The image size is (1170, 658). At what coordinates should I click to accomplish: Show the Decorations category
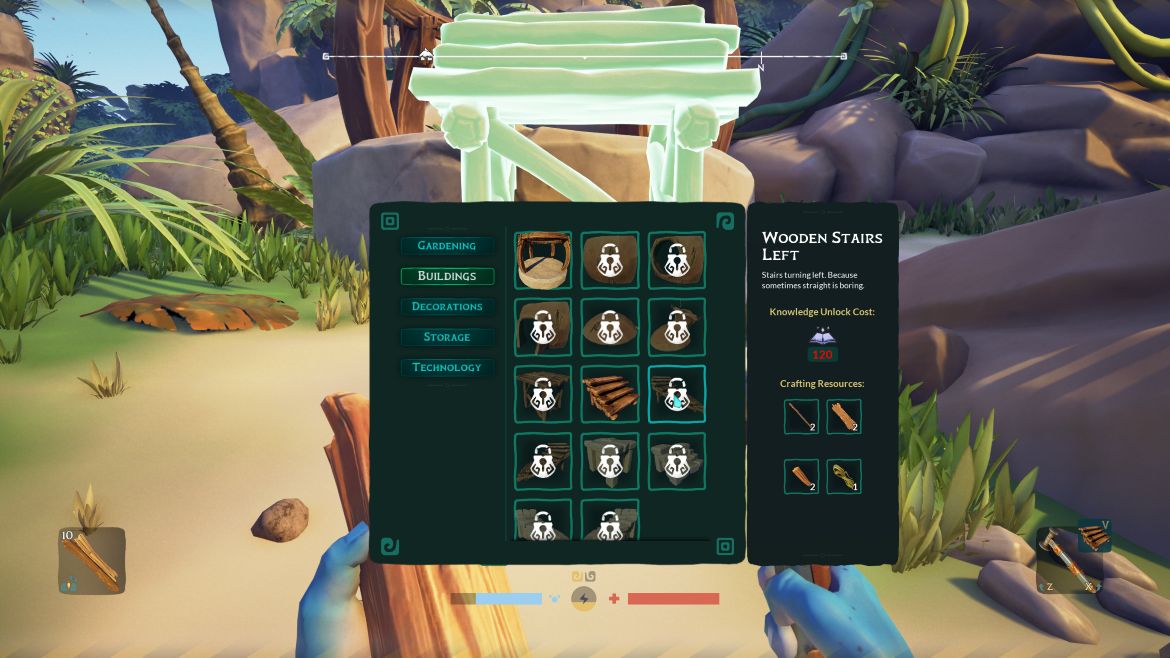click(x=447, y=307)
